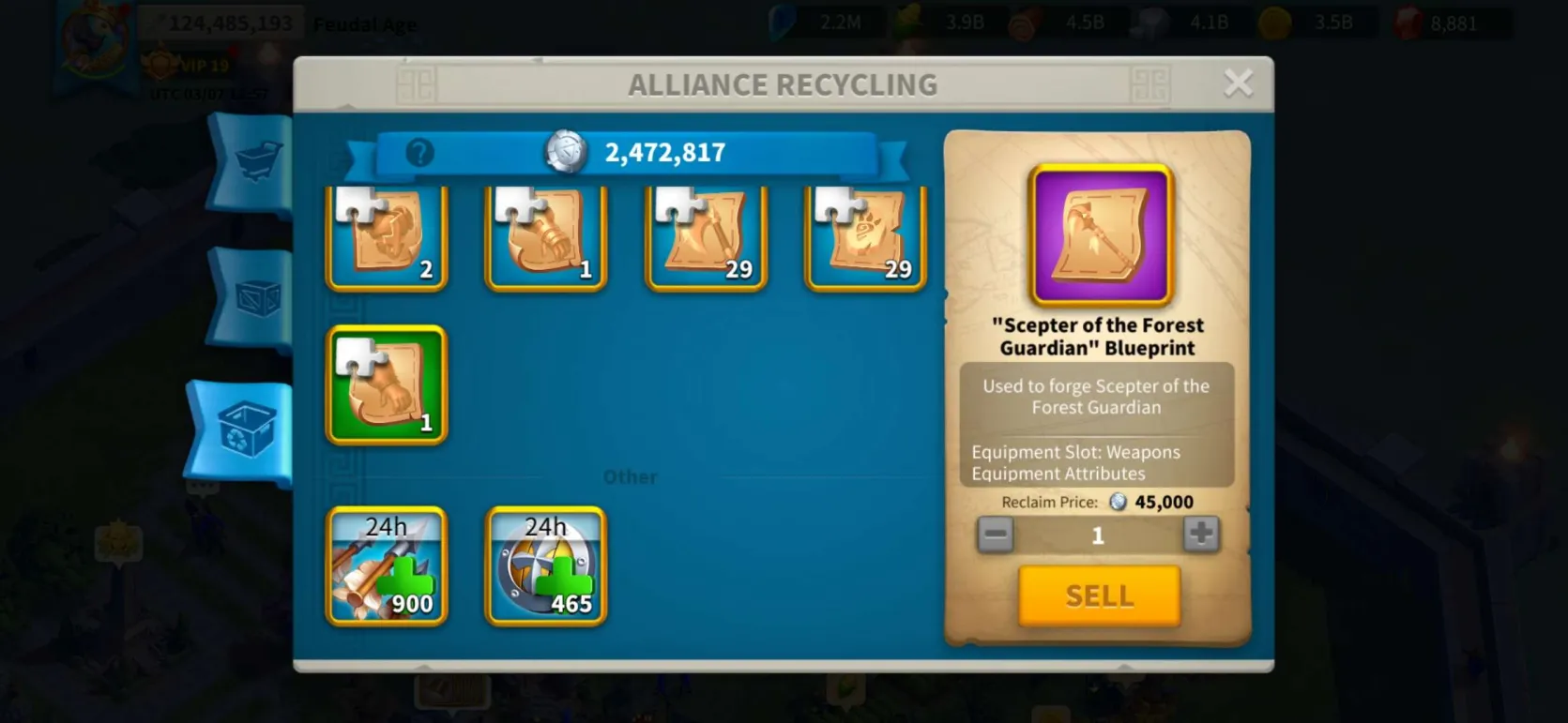Select the blueprint fragment with quantity 2
Image resolution: width=1568 pixels, height=723 pixels.
point(387,238)
